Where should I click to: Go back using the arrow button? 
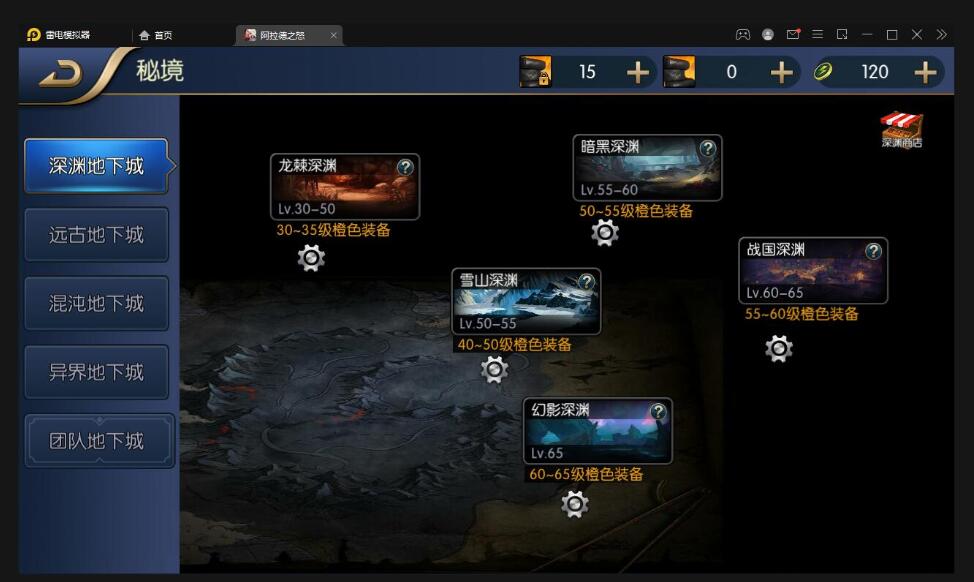62,74
